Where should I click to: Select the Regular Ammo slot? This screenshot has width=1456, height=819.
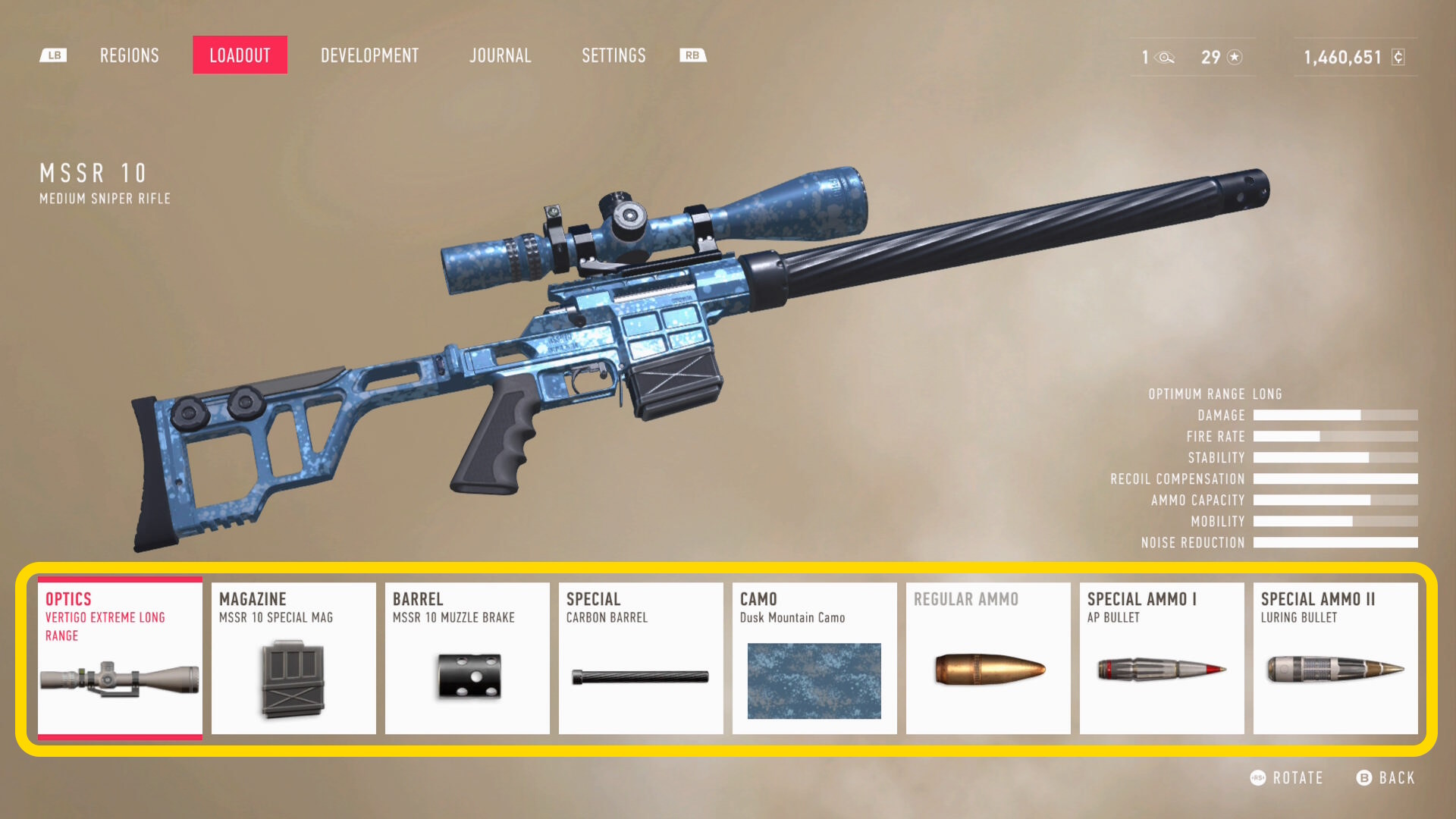point(988,658)
